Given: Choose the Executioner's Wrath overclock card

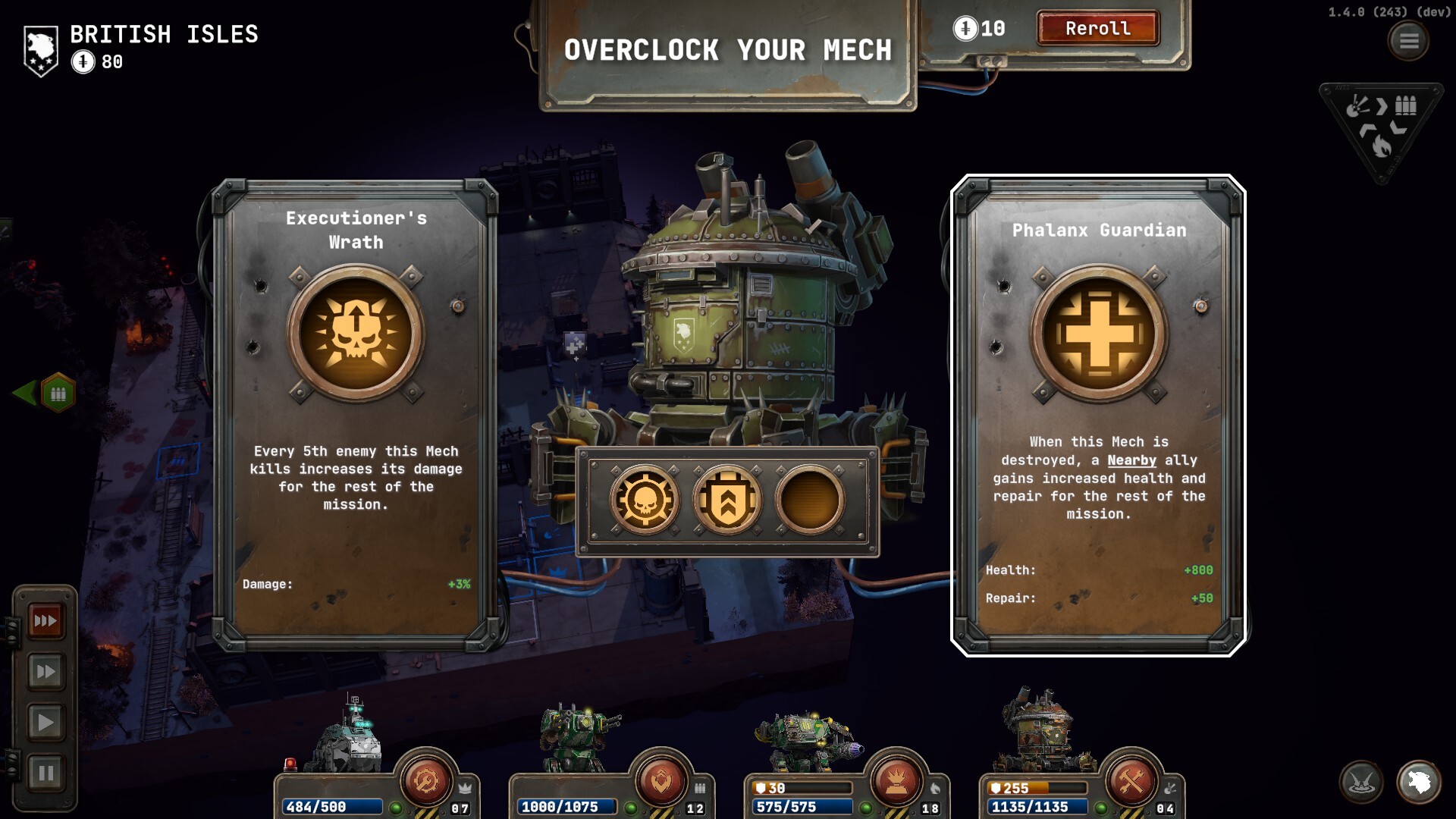Looking at the screenshot, I should coord(356,415).
